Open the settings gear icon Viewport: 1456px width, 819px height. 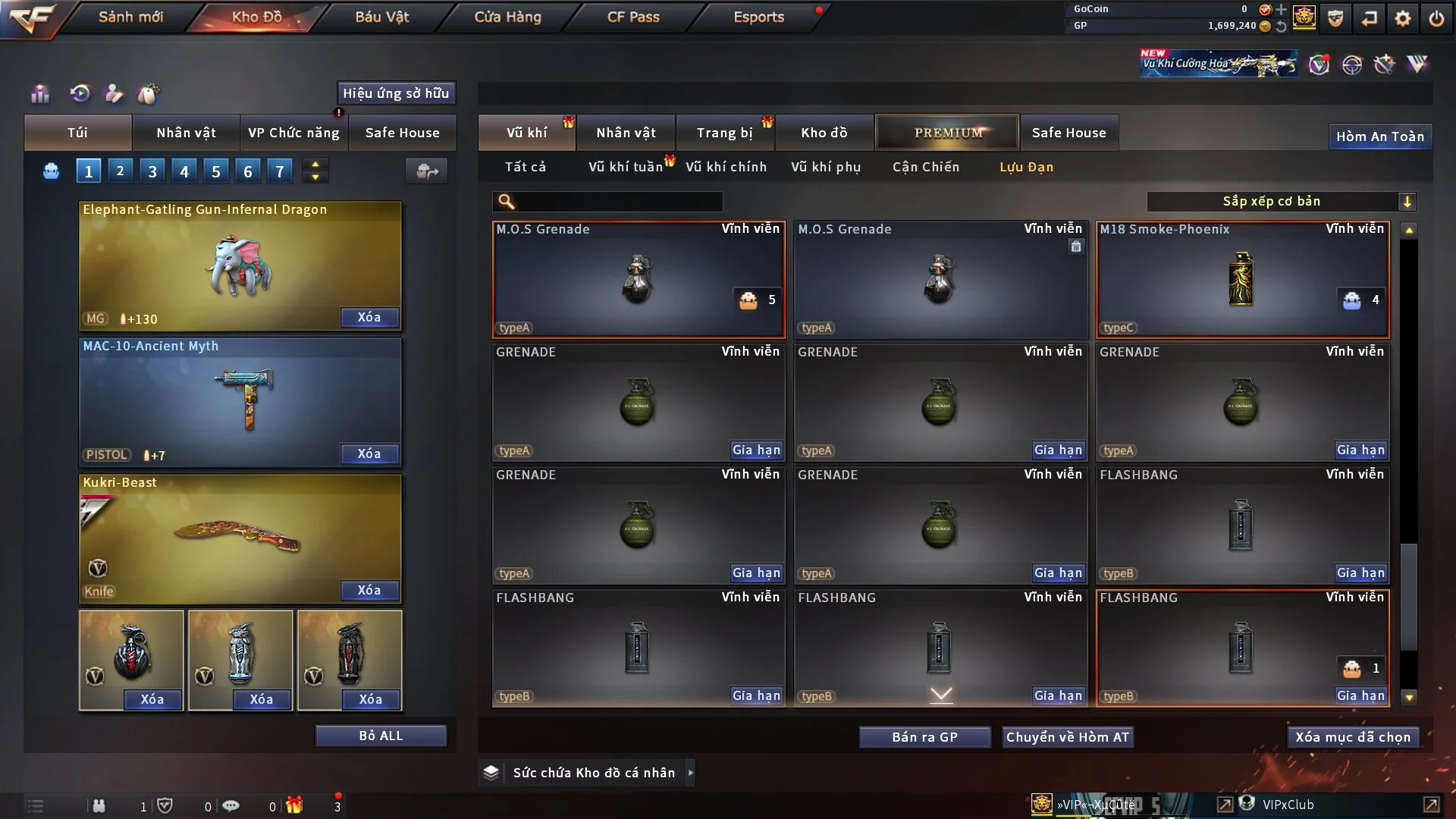point(1403,18)
